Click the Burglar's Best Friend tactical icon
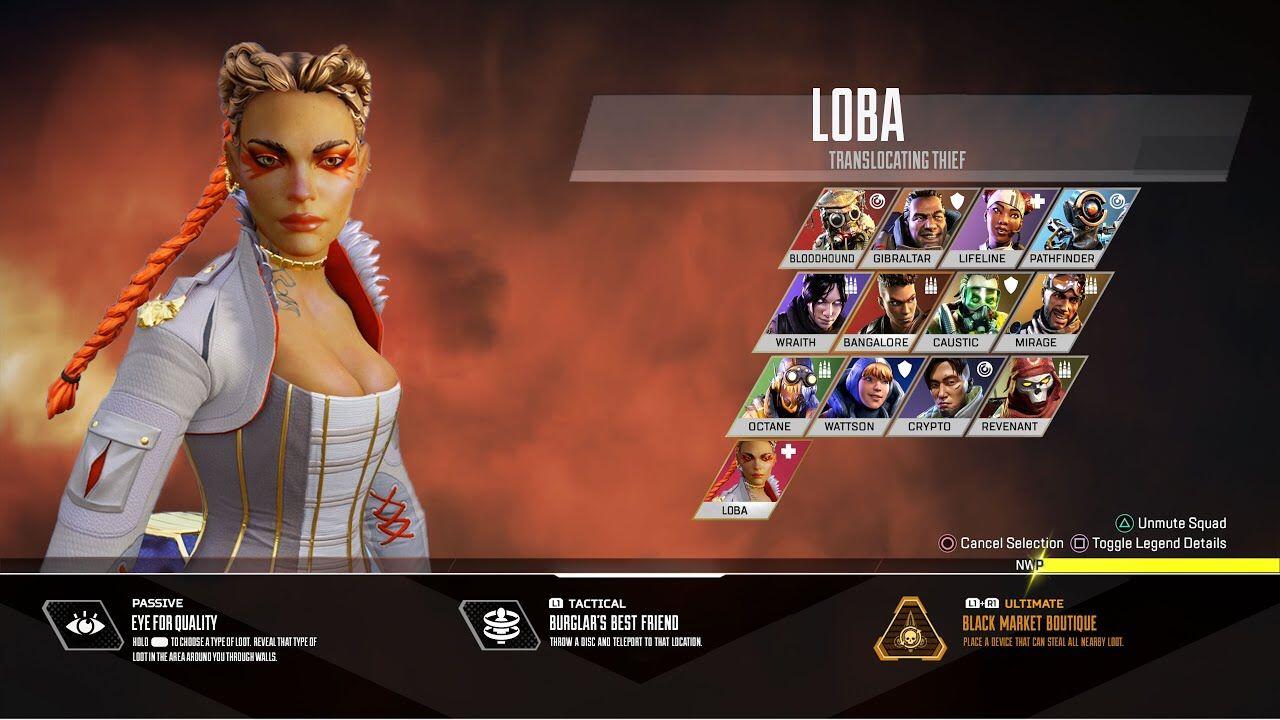The width and height of the screenshot is (1280, 720). click(x=499, y=626)
